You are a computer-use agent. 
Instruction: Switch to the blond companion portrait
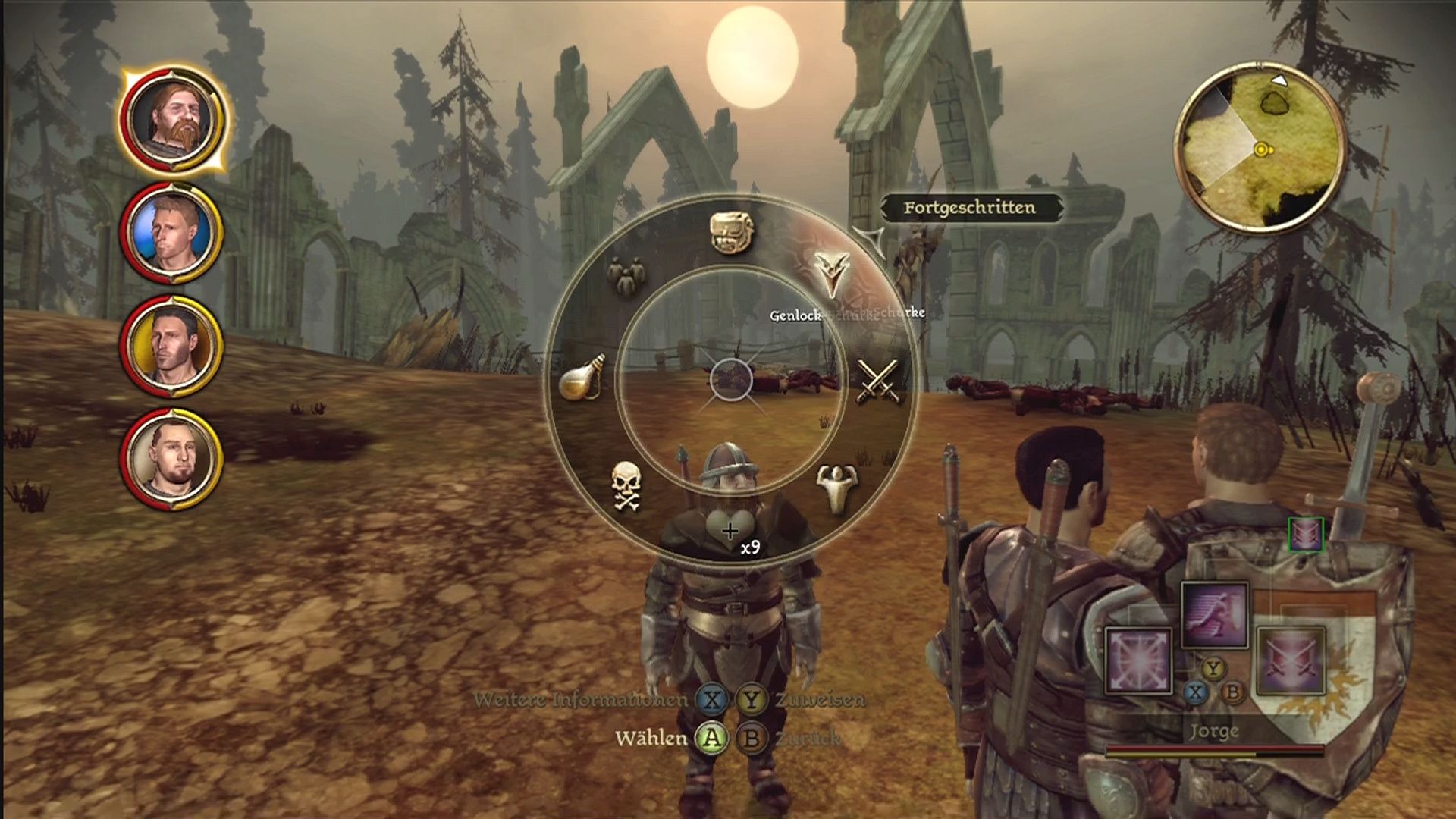point(172,232)
